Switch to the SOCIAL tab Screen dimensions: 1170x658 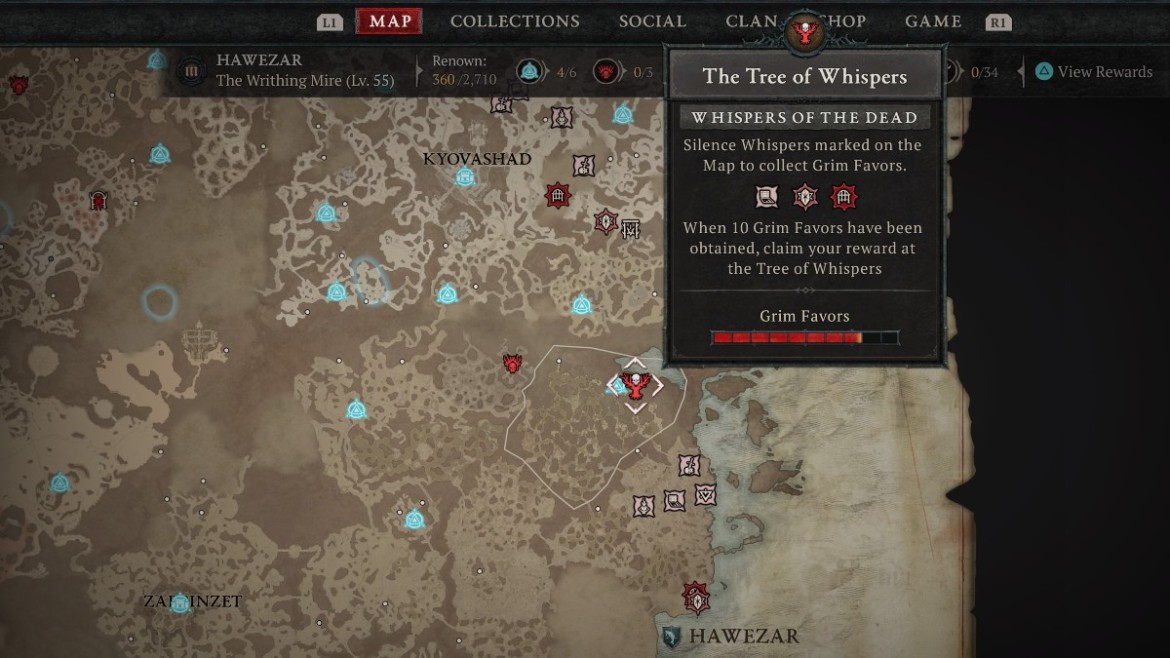652,22
